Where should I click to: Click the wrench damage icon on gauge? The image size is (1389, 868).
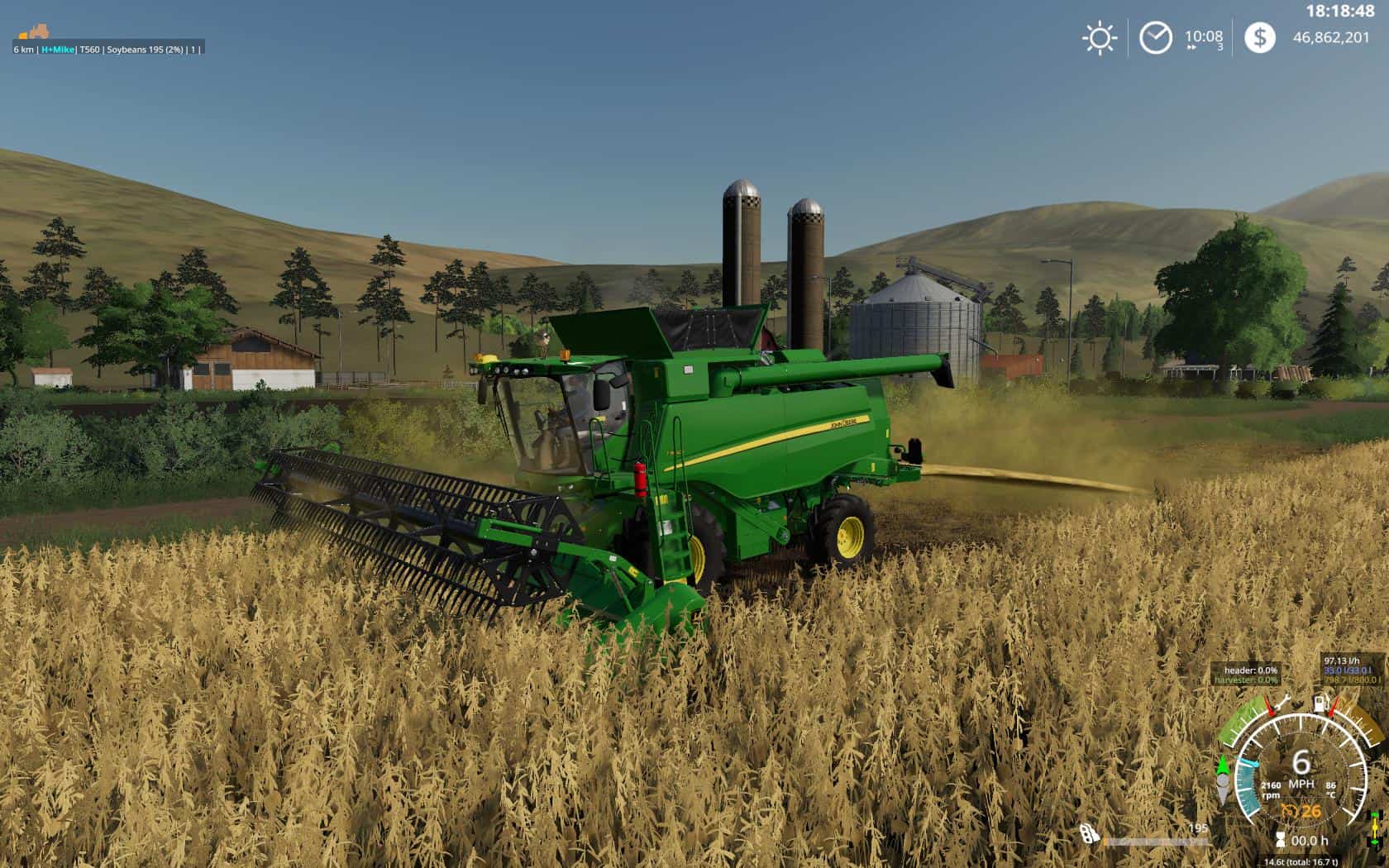click(1282, 703)
